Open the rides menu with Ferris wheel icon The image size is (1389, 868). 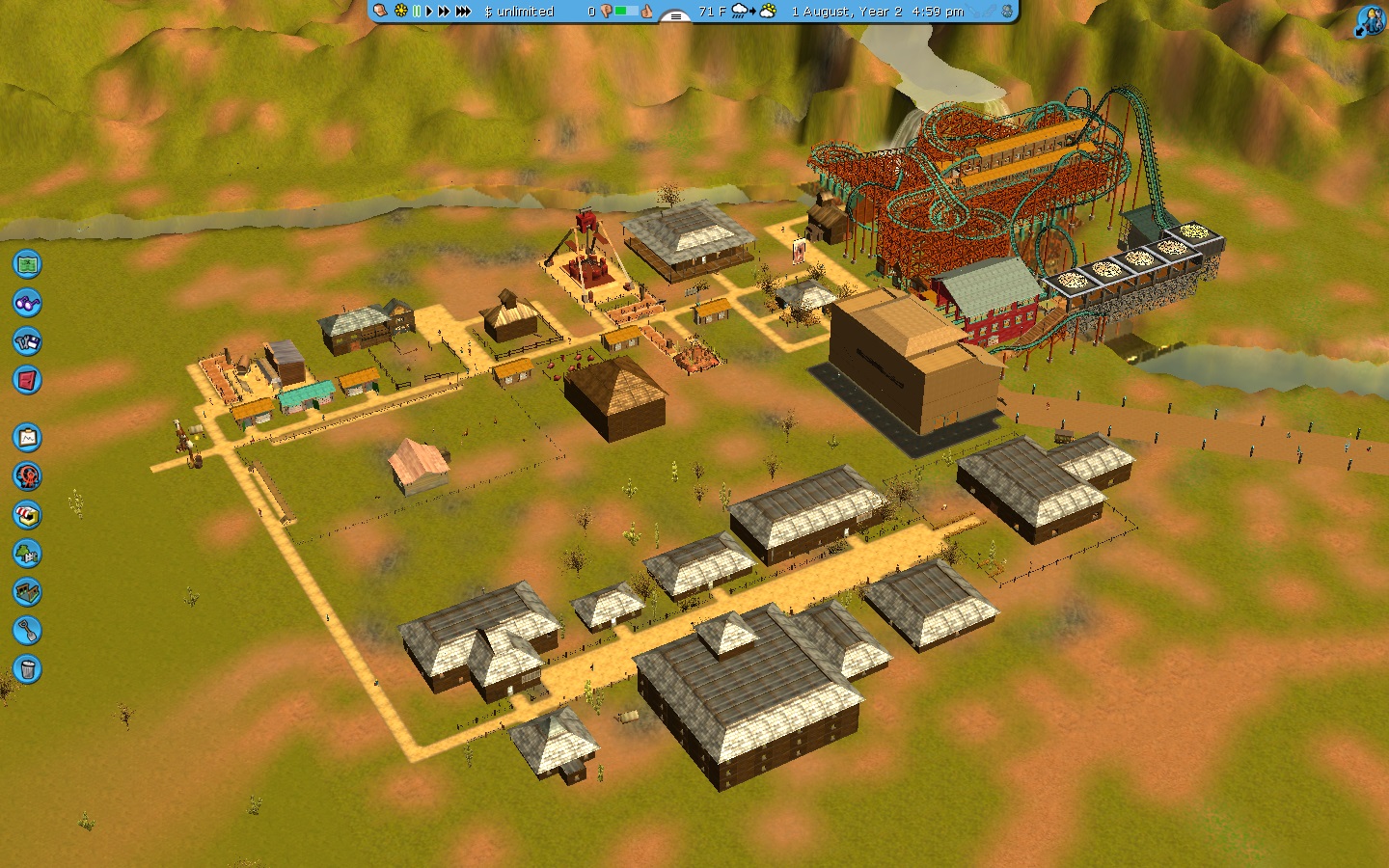pyautogui.click(x=27, y=476)
